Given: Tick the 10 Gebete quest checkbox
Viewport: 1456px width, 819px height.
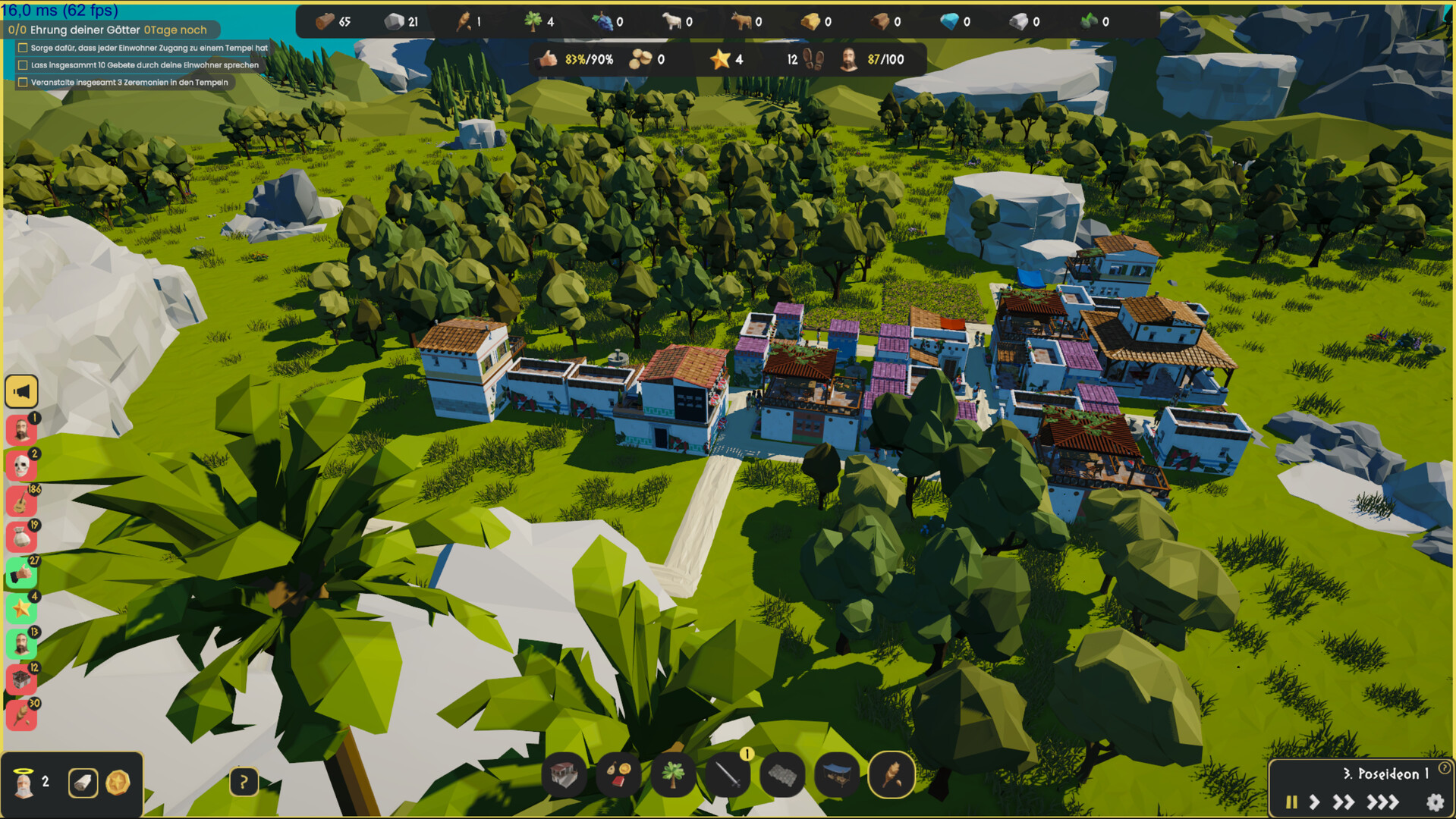Looking at the screenshot, I should [x=21, y=65].
